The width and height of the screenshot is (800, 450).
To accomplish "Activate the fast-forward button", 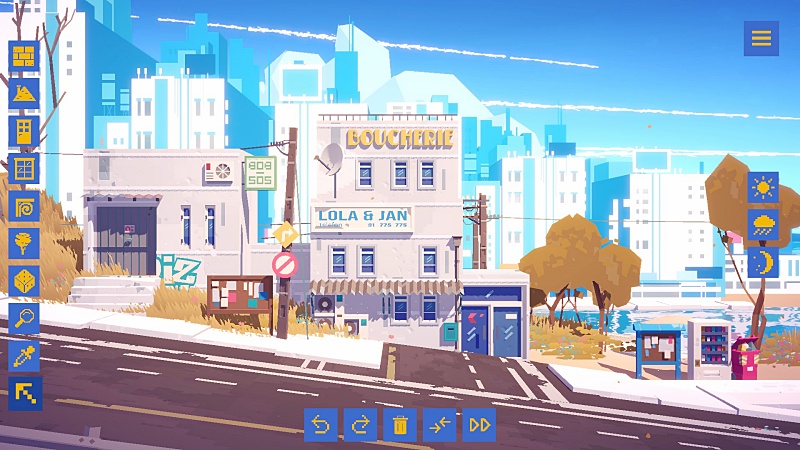I will (479, 425).
